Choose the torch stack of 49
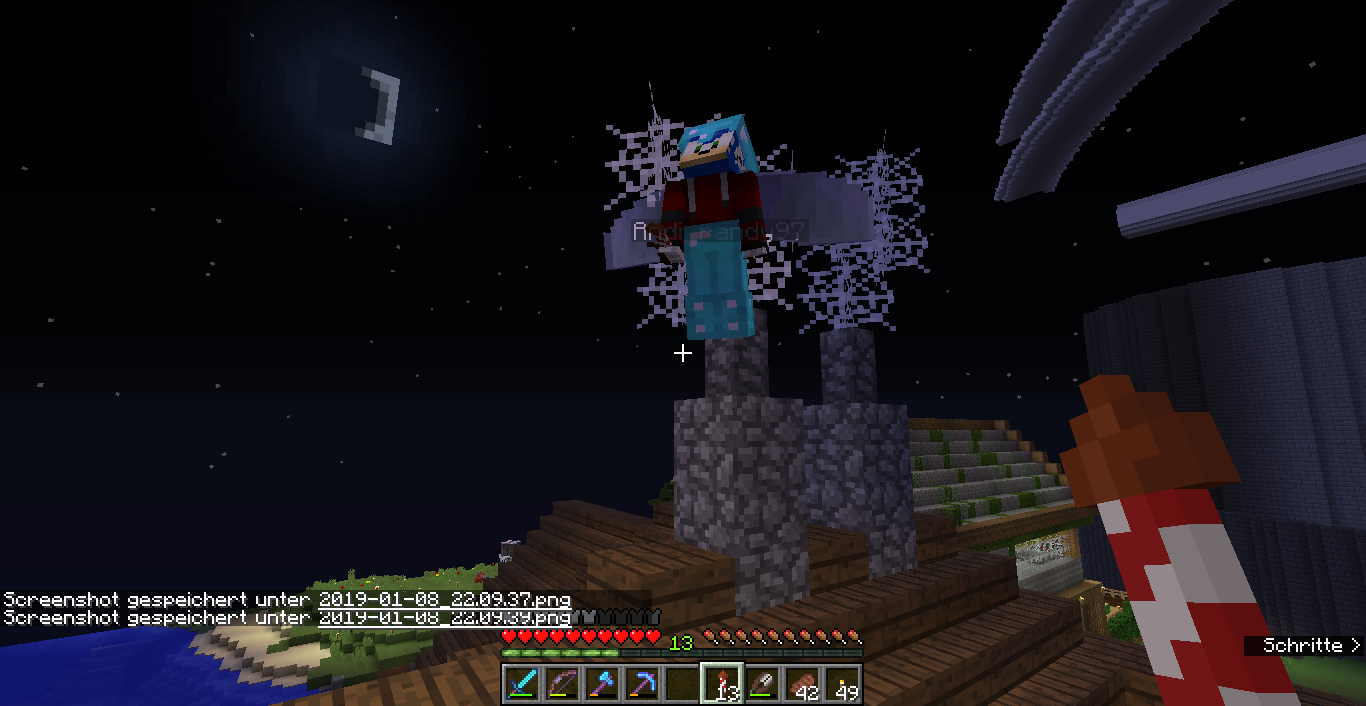Viewport: 1366px width, 706px height. coord(842,684)
